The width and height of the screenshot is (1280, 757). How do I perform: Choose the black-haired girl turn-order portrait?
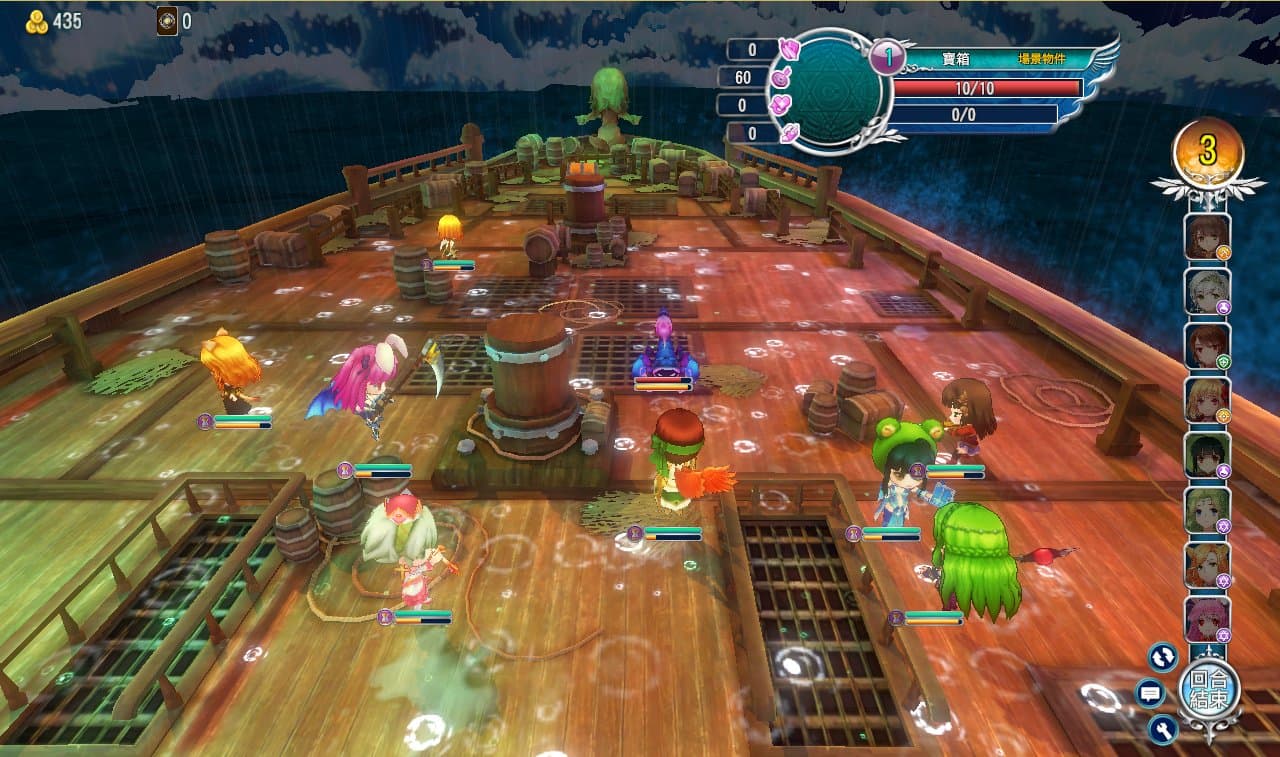(1207, 455)
